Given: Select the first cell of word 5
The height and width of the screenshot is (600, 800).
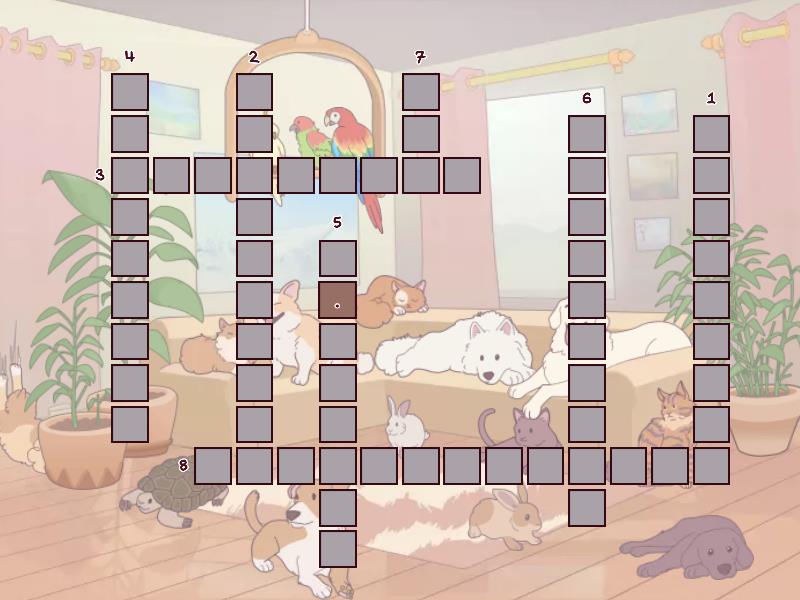Looking at the screenshot, I should (338, 258).
